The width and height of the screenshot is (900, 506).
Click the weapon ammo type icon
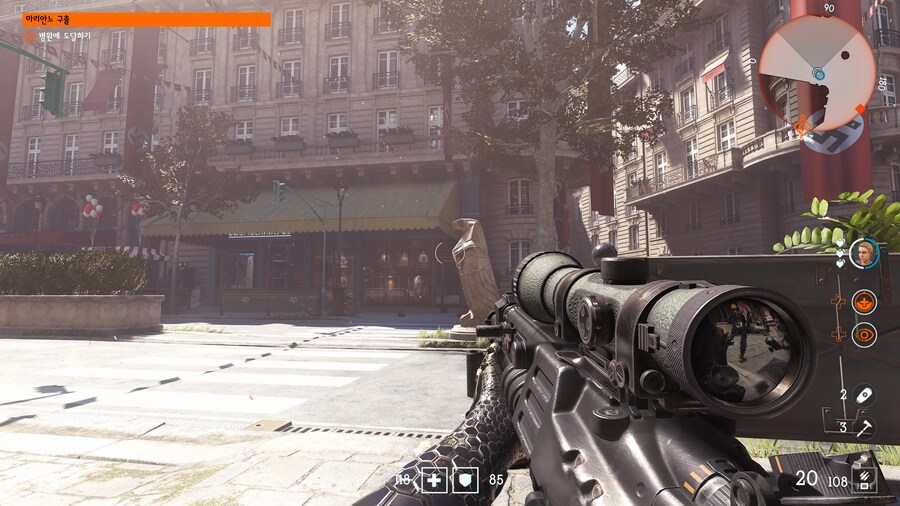[863, 479]
